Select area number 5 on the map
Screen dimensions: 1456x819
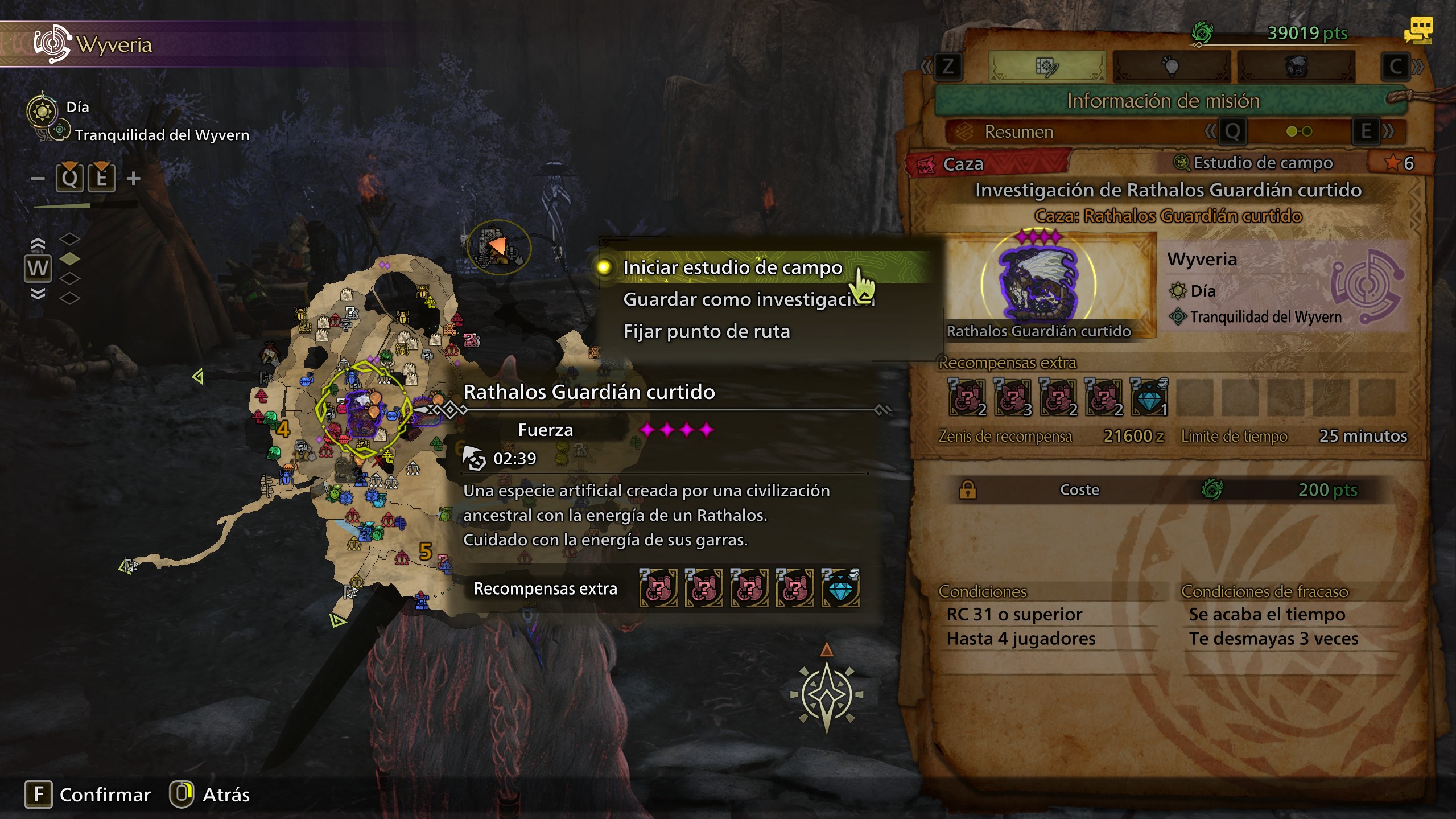(x=425, y=551)
